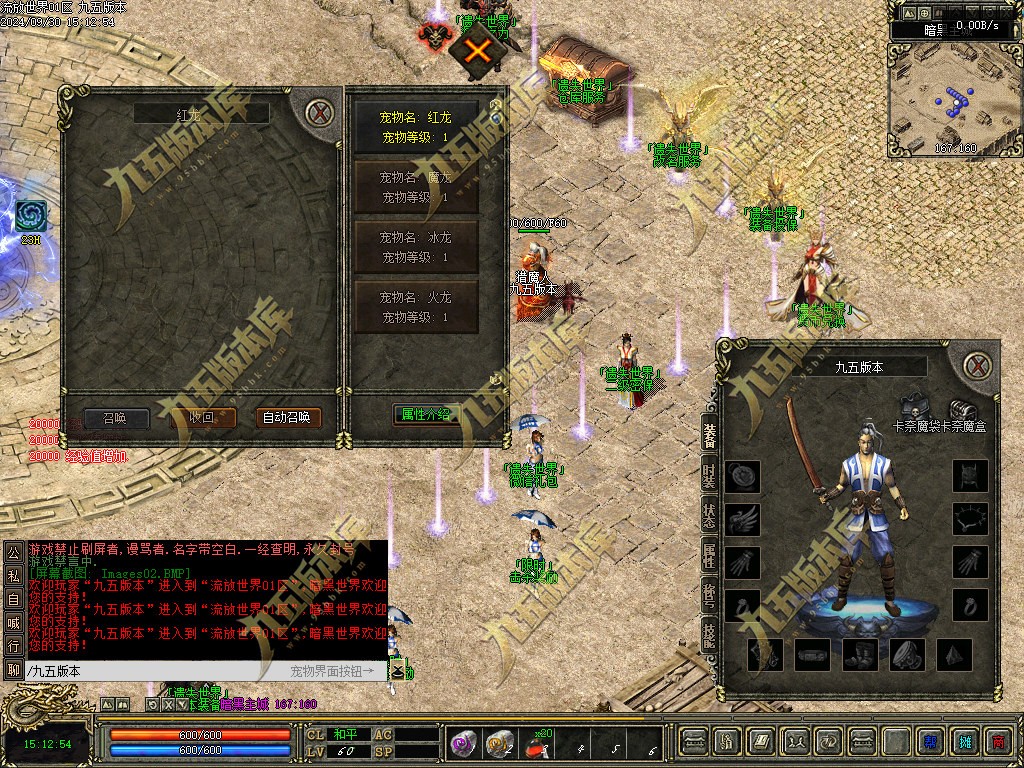Choose the 魔龙 pet entry

tap(416, 187)
